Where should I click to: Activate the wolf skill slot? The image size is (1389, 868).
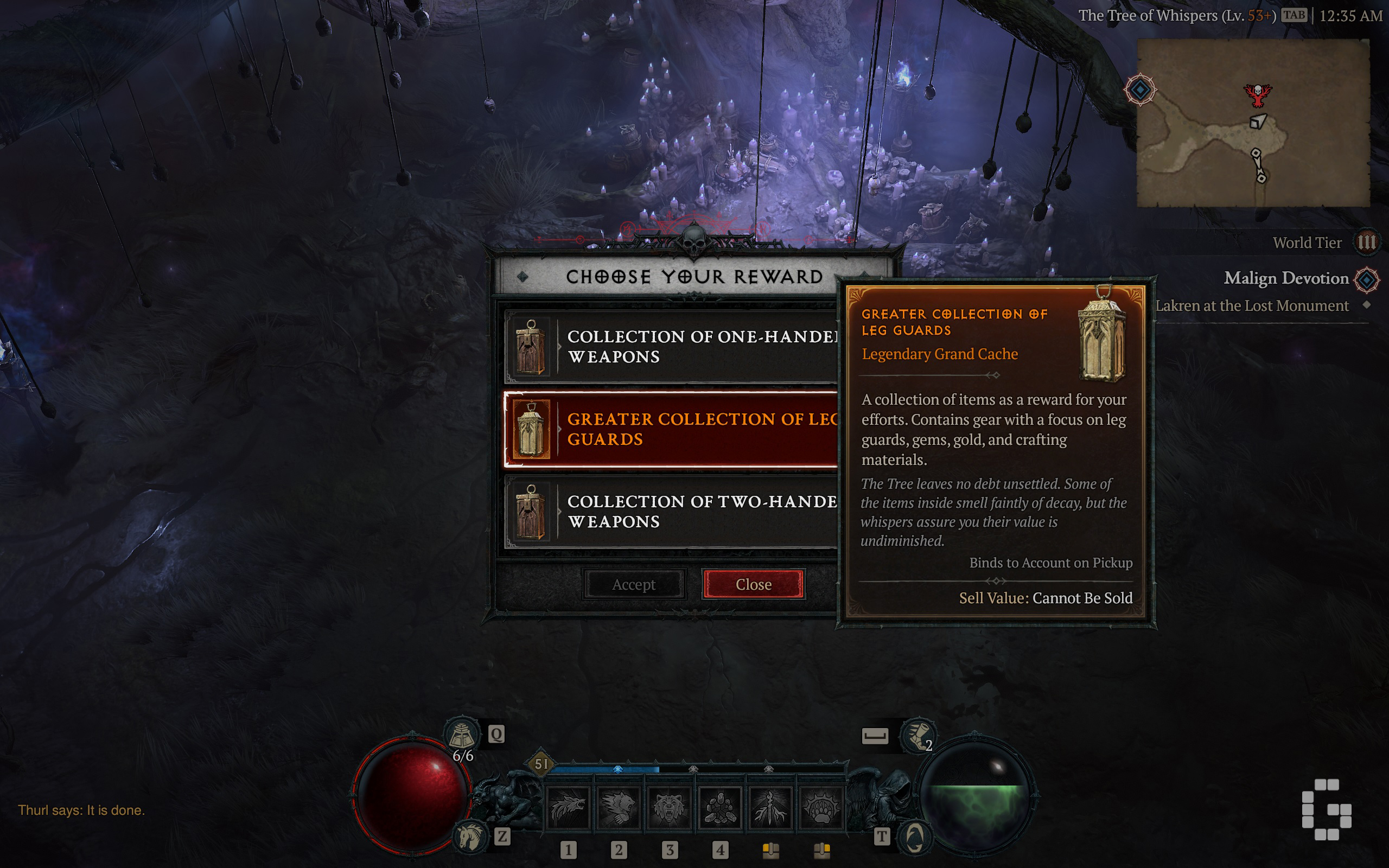pyautogui.click(x=568, y=808)
